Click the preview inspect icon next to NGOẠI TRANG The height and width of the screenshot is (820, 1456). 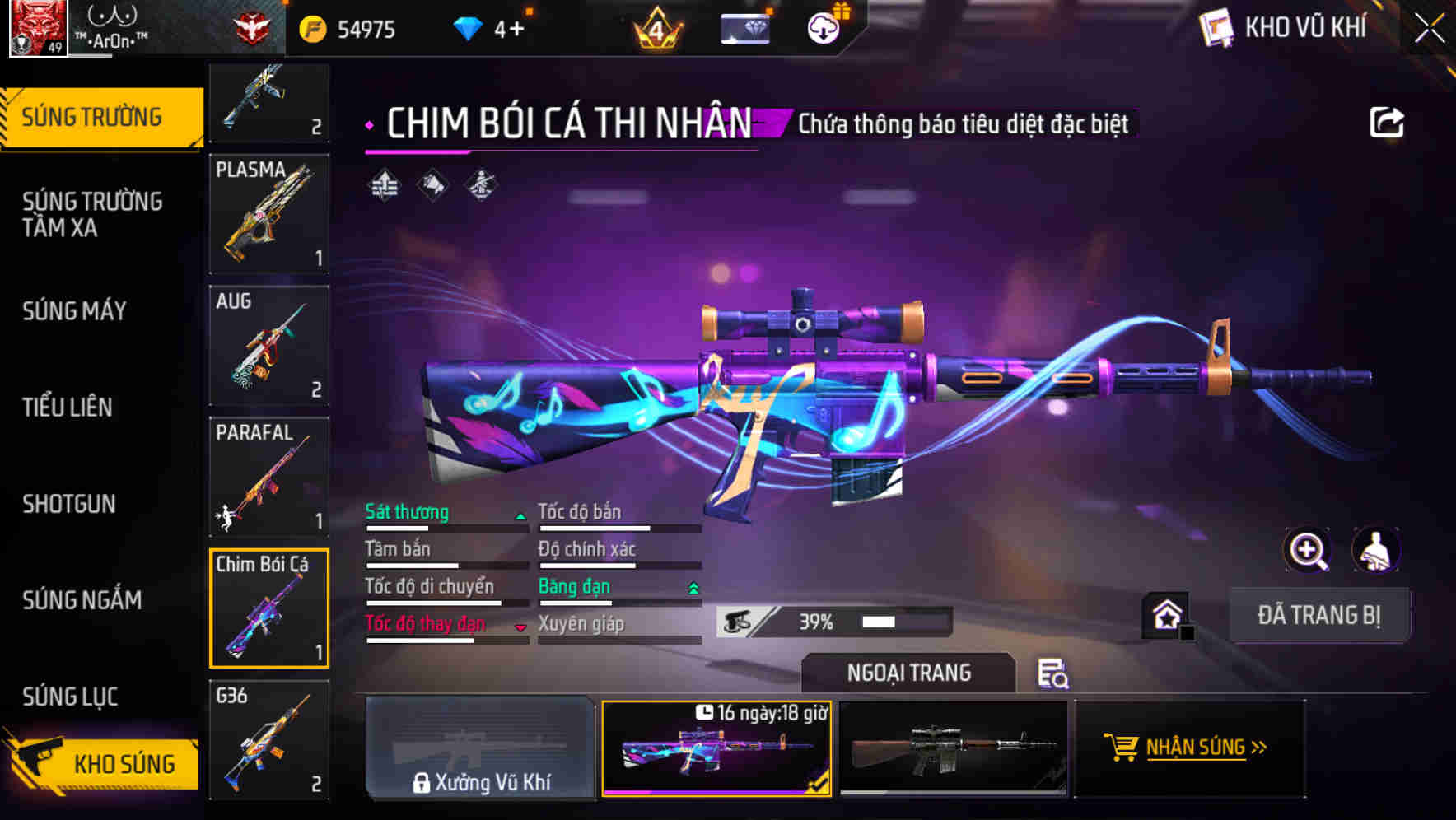click(1056, 675)
